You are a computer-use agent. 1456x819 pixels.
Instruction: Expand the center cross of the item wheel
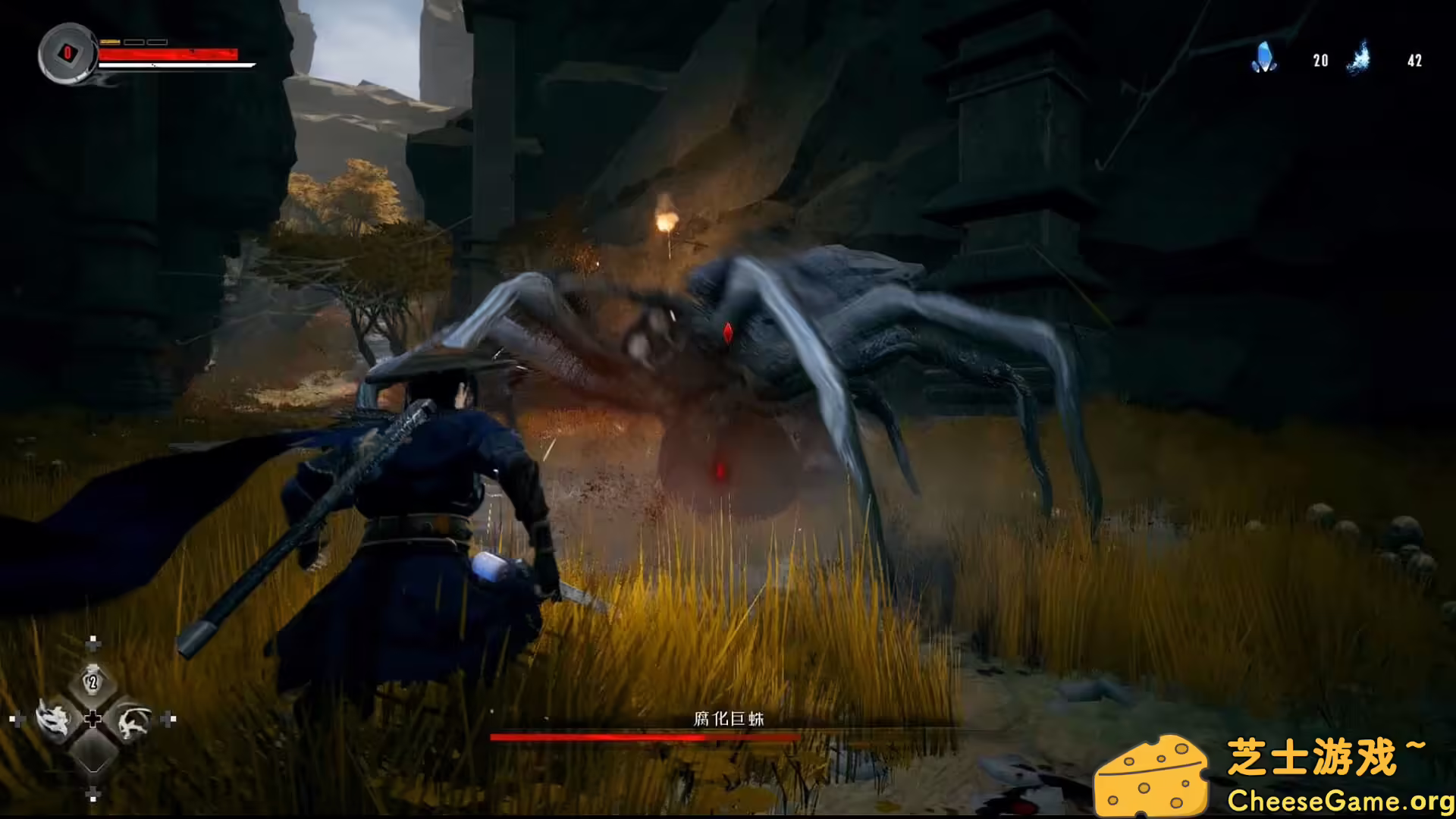pos(93,719)
